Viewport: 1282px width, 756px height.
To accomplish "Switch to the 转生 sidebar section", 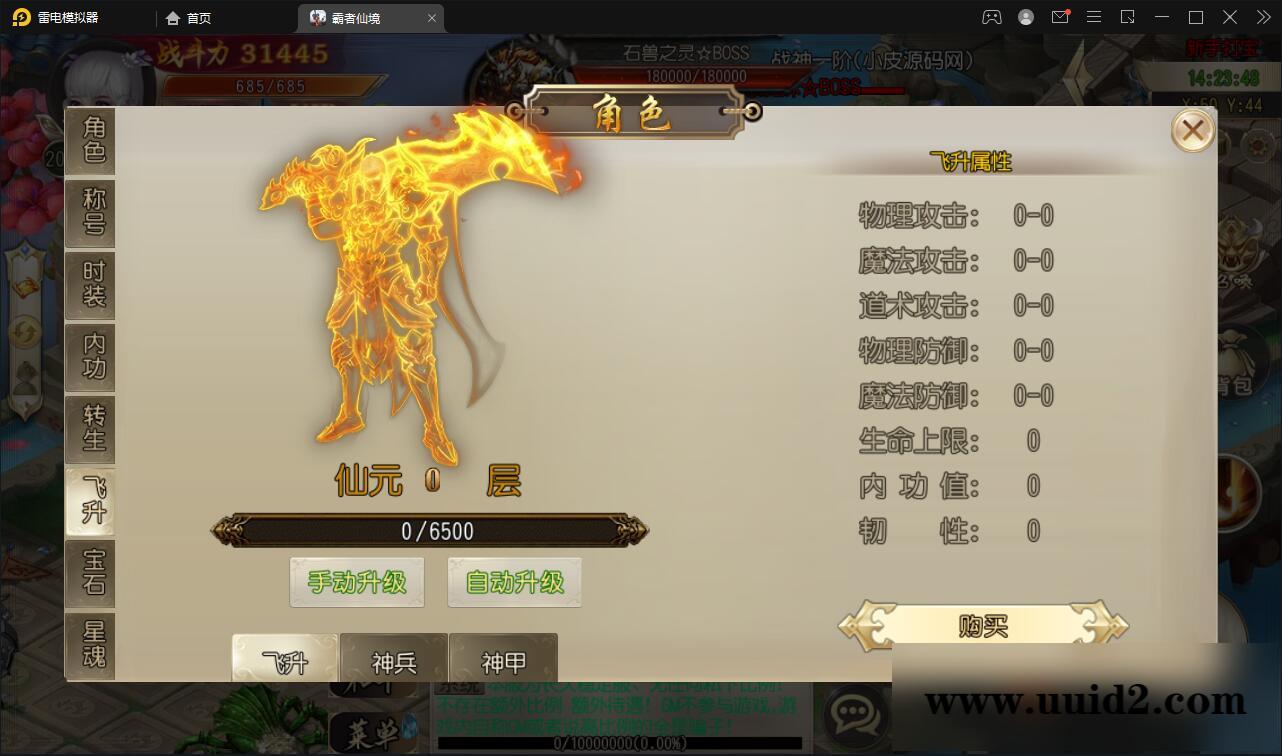I will click(x=91, y=429).
